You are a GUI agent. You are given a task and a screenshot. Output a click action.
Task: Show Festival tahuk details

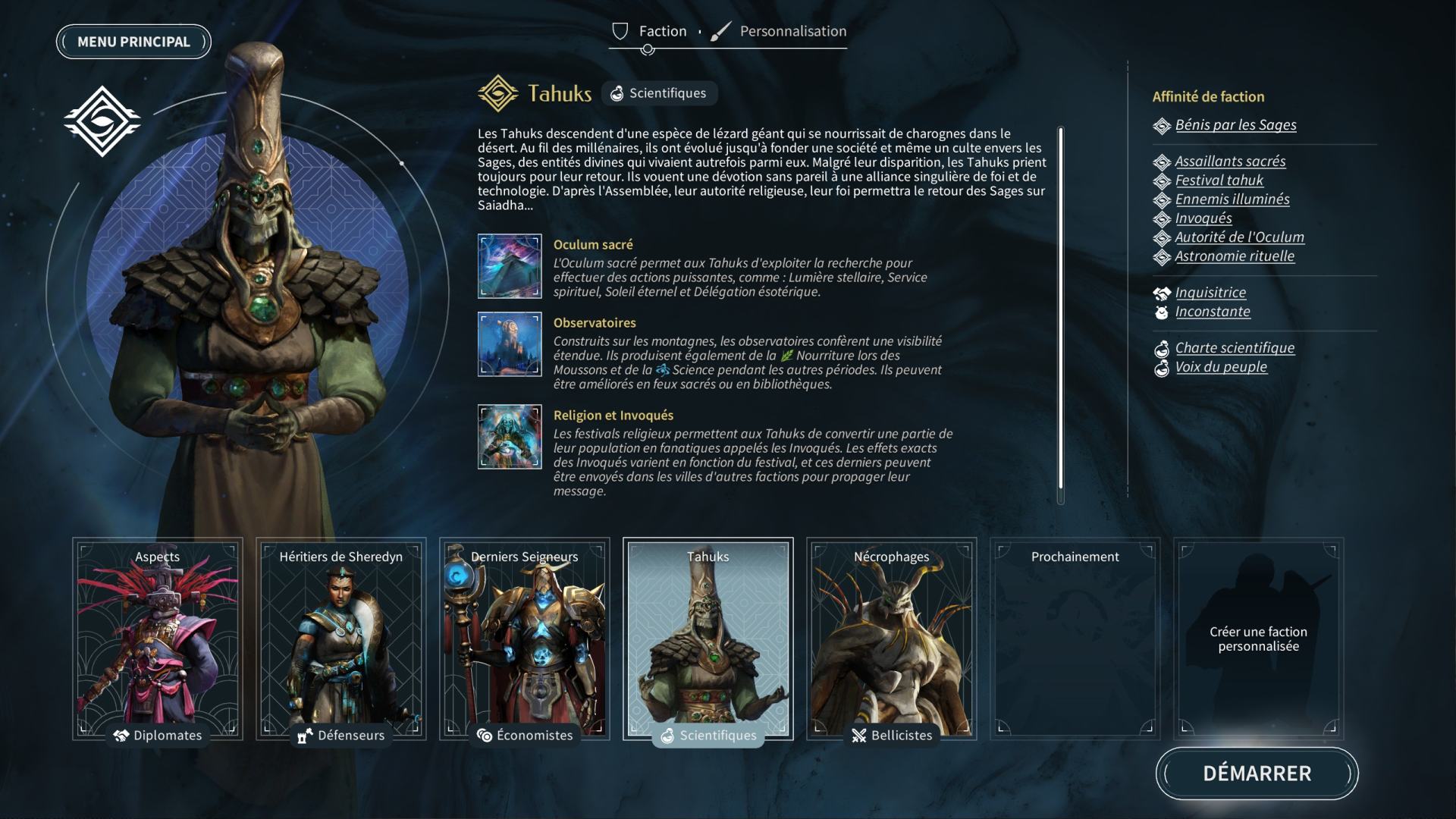(1219, 180)
